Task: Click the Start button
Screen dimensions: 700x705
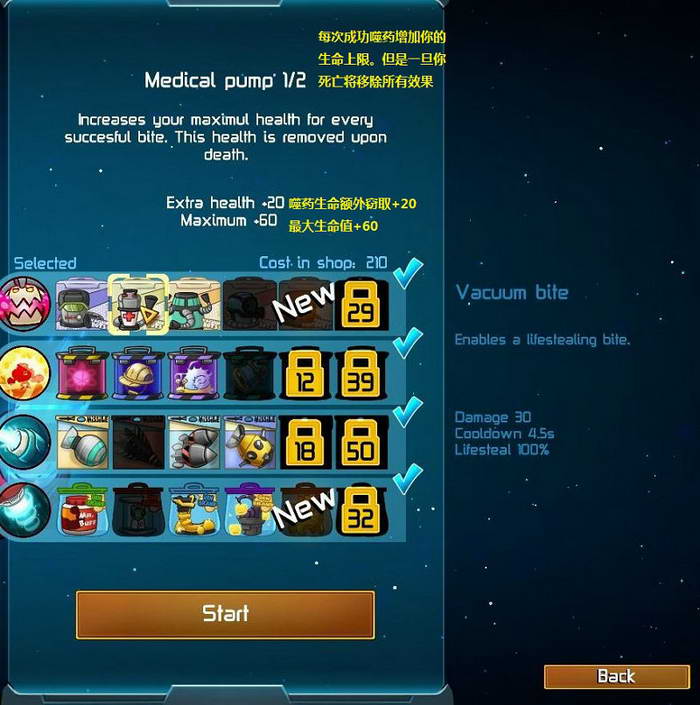Action: 225,614
